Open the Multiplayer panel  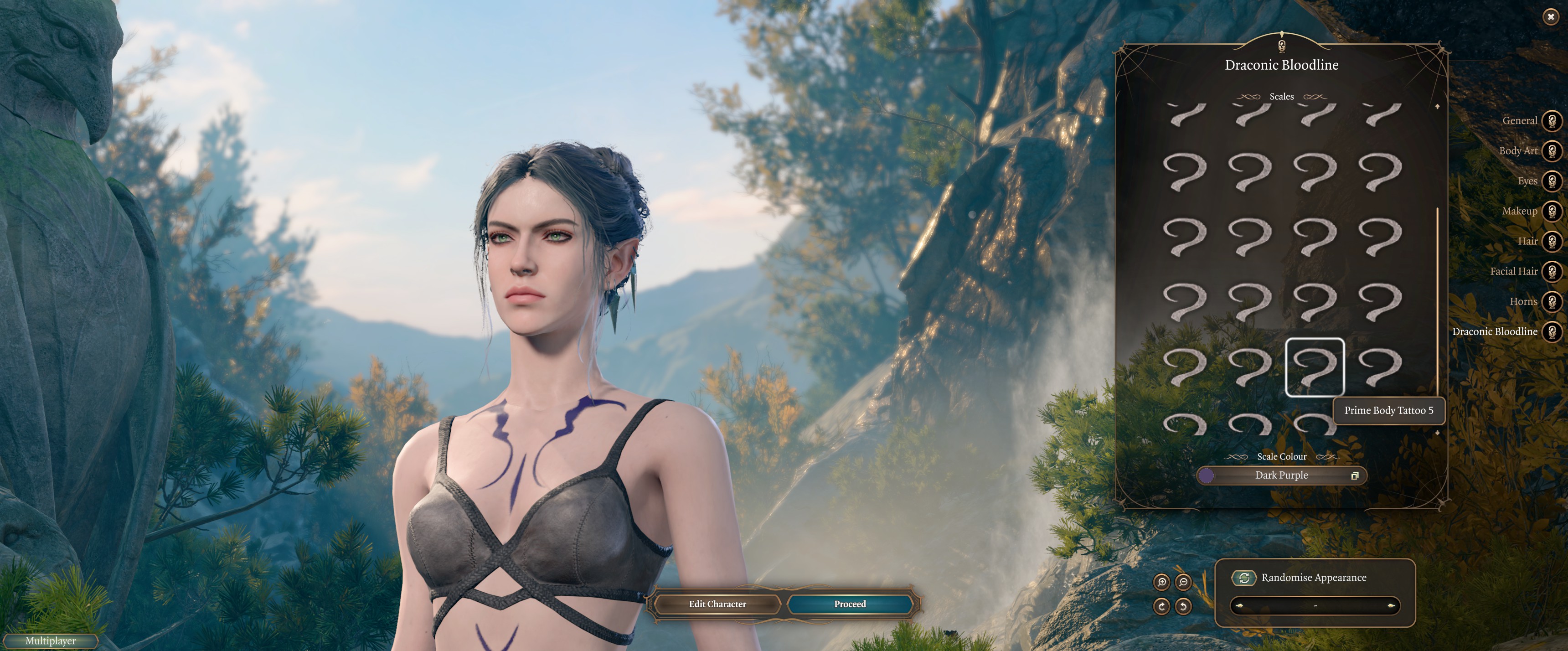[x=51, y=641]
